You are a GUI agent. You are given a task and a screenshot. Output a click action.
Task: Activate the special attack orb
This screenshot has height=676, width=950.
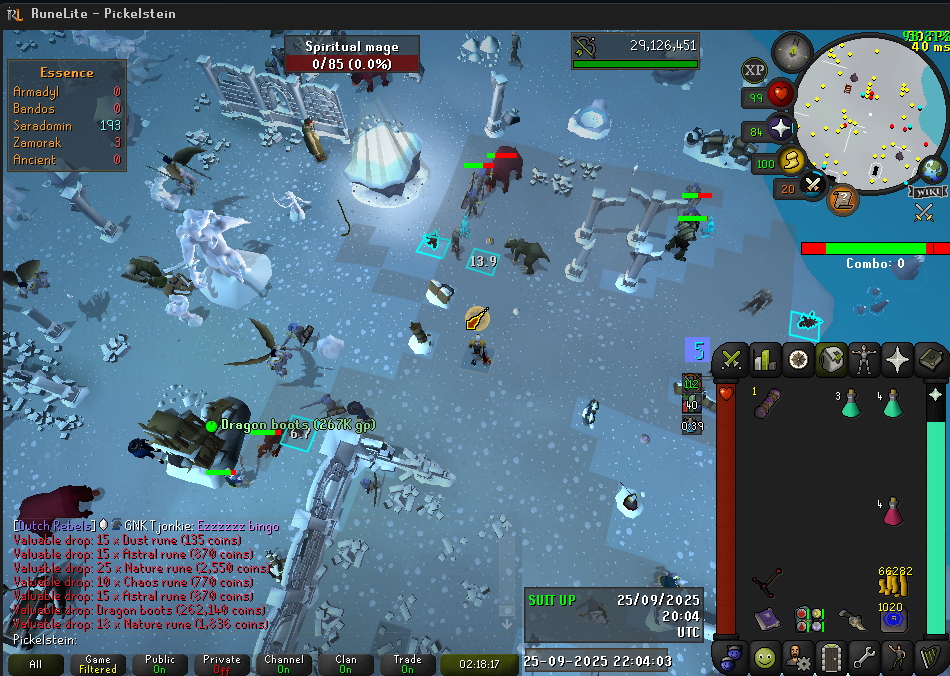pyautogui.click(x=813, y=185)
